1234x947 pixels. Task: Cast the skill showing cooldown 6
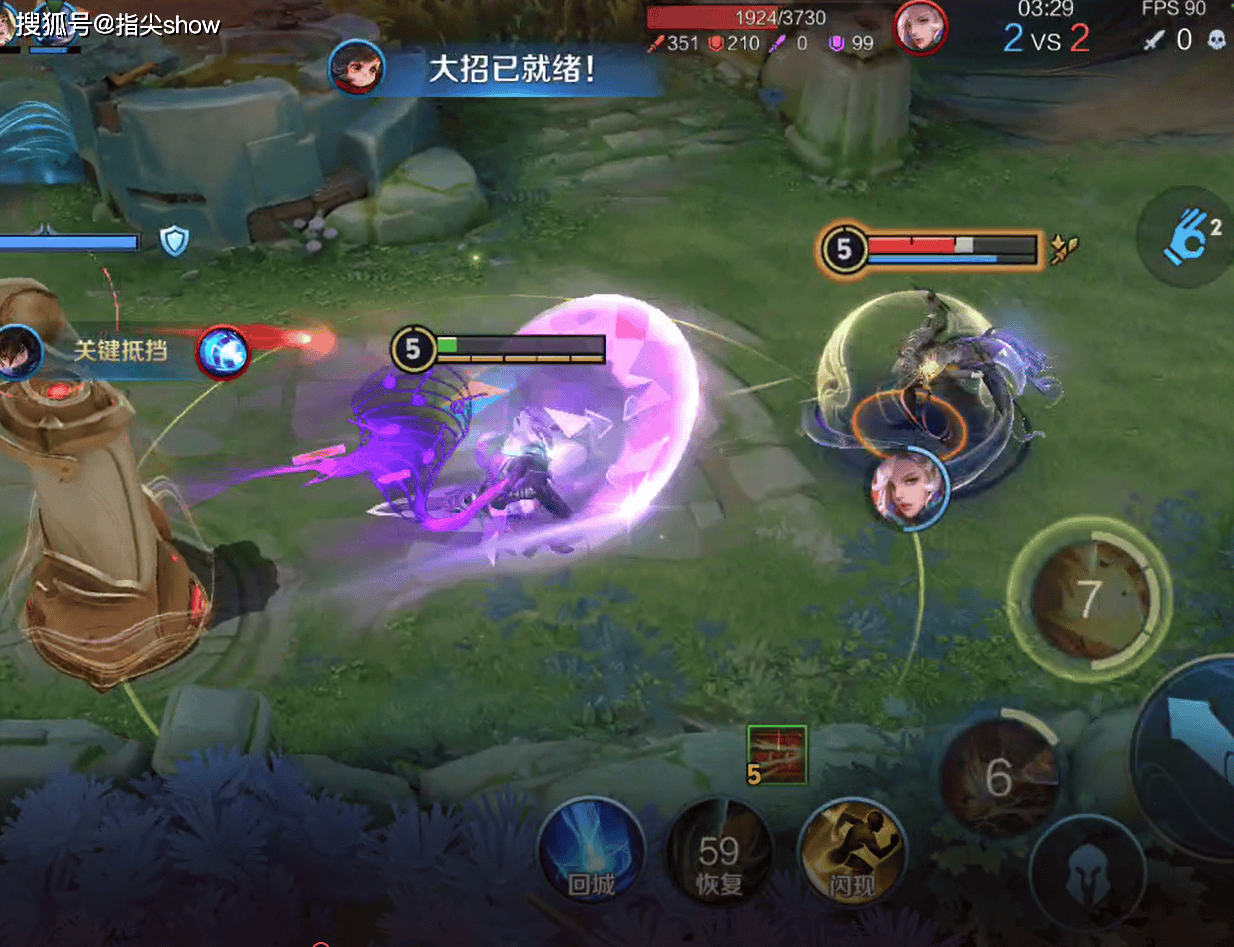[998, 777]
